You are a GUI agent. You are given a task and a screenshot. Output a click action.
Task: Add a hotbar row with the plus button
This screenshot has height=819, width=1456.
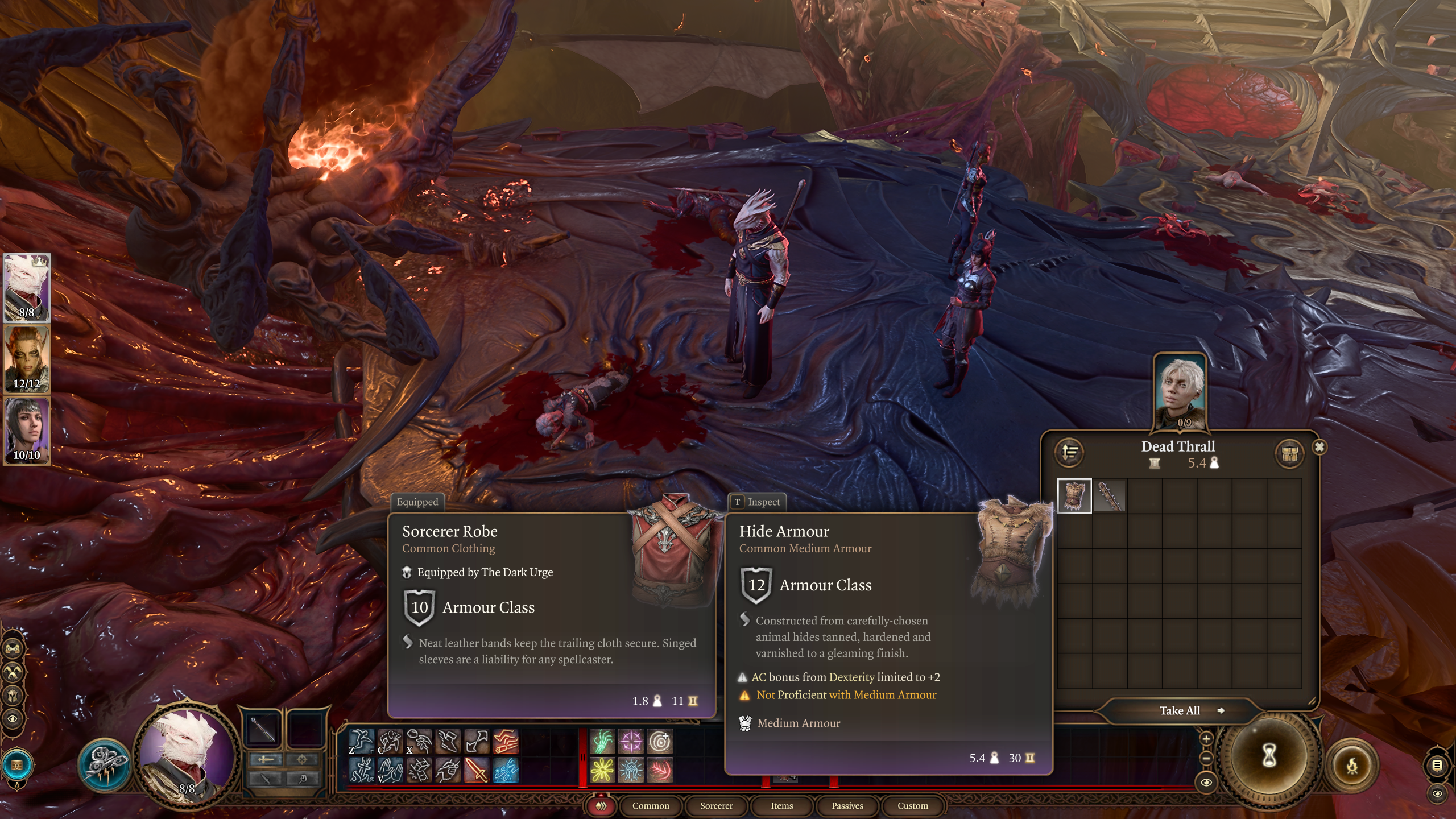point(1206,739)
